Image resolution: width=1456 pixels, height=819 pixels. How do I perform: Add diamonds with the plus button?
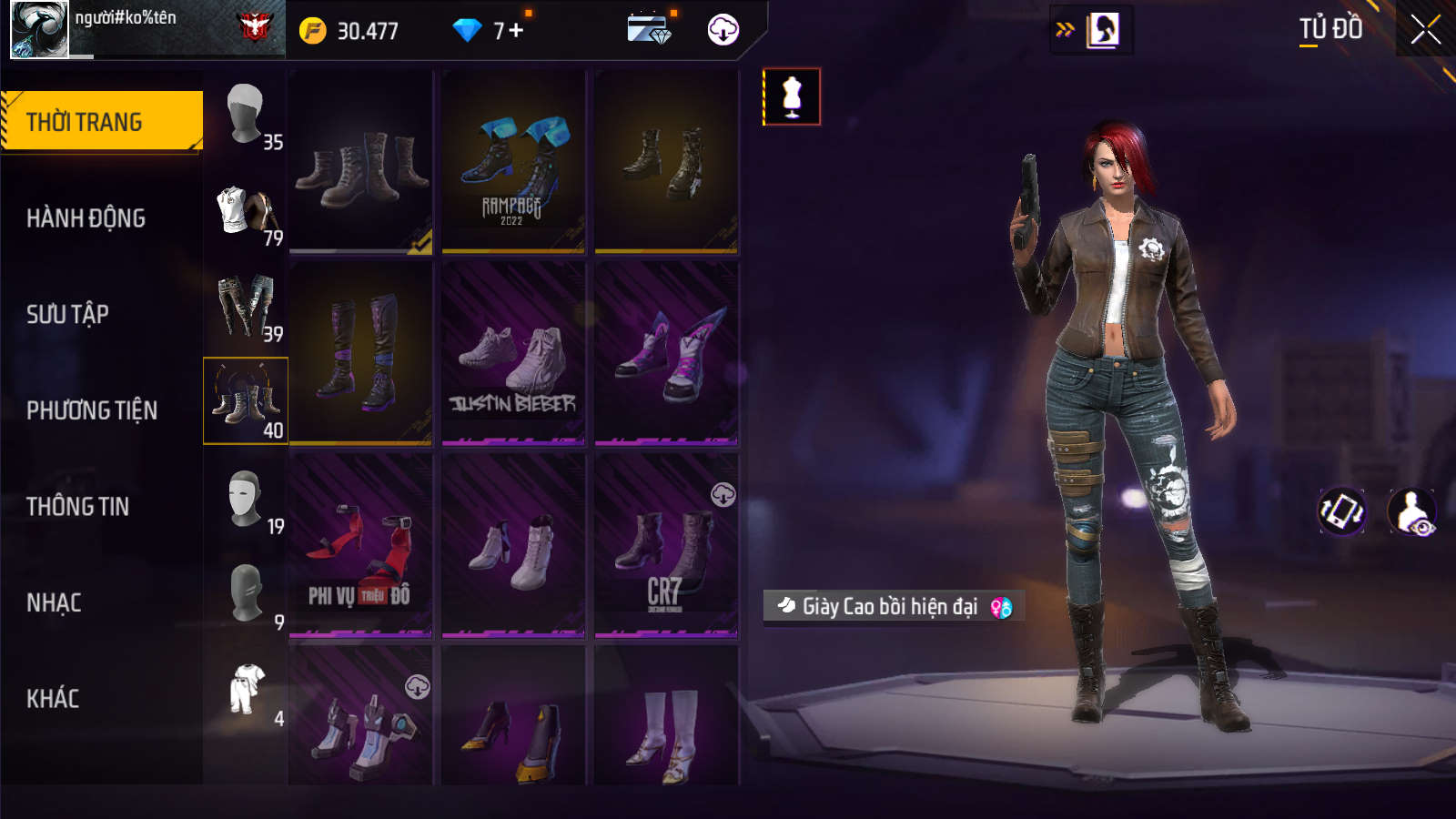coord(516,31)
